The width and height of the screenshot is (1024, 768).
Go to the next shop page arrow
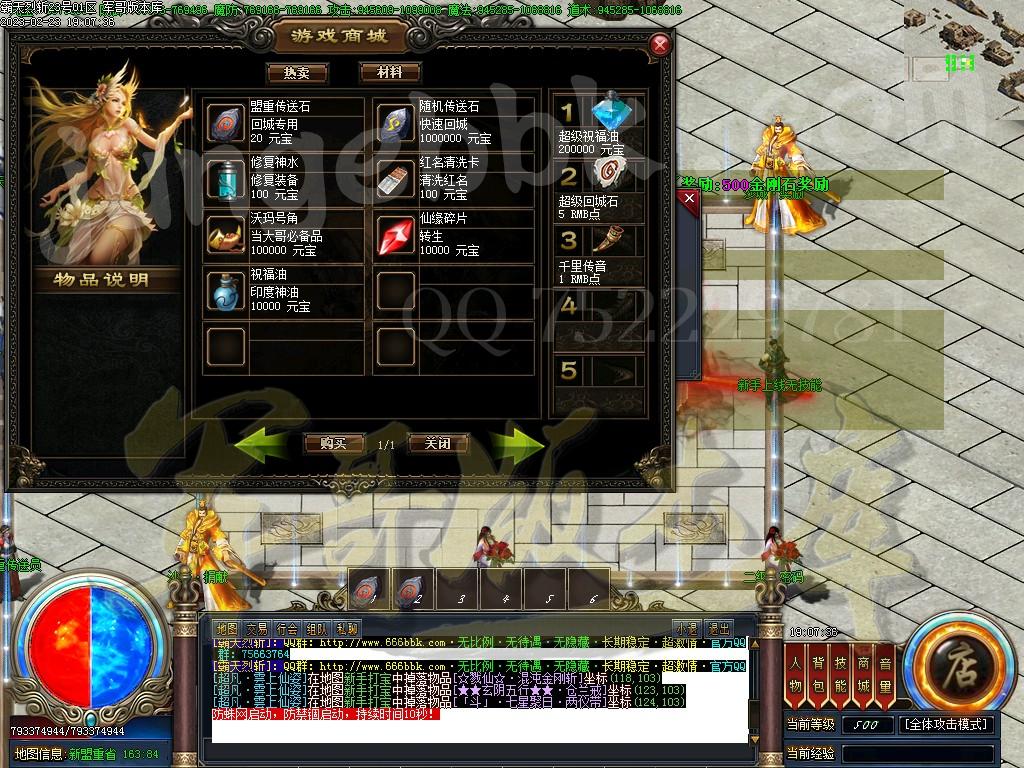pos(517,441)
